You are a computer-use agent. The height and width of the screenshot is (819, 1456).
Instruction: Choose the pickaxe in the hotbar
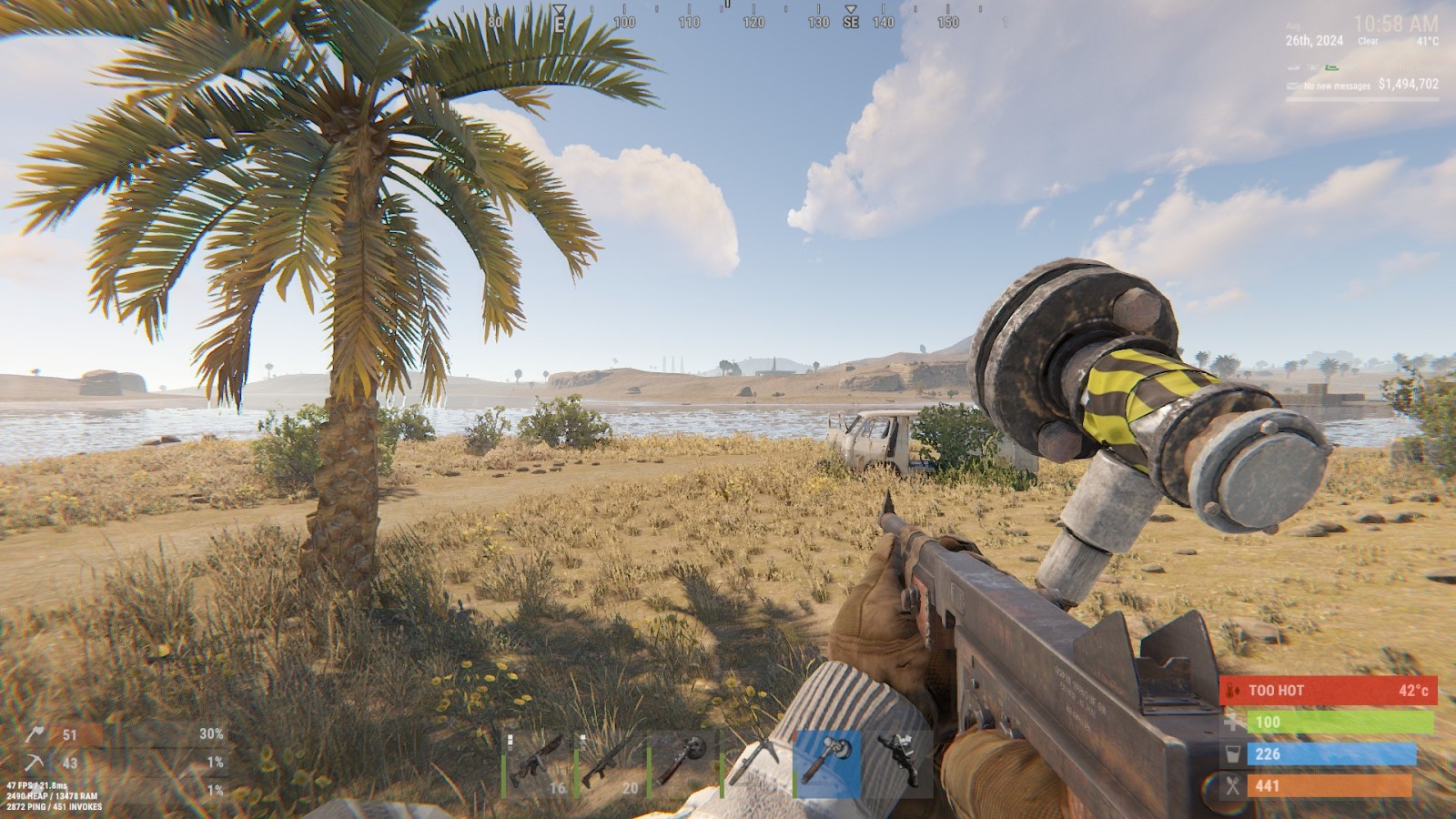[754, 765]
